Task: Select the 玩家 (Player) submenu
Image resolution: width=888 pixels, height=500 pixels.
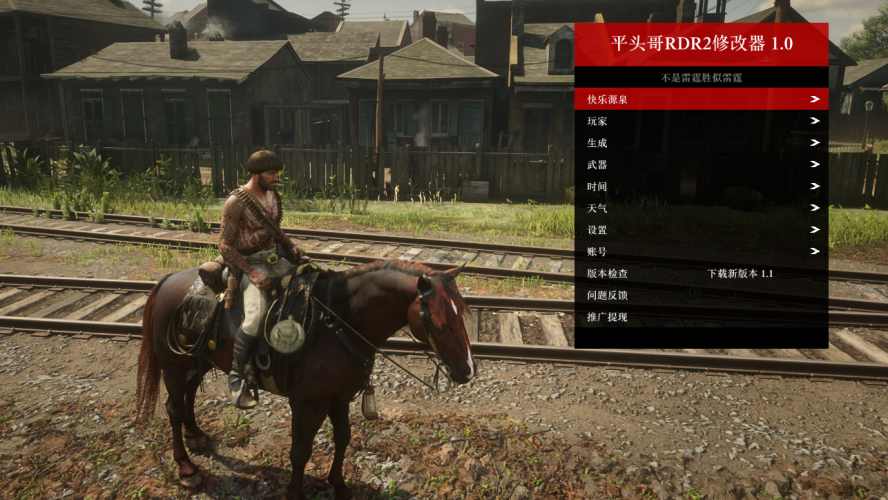Action: (x=700, y=121)
